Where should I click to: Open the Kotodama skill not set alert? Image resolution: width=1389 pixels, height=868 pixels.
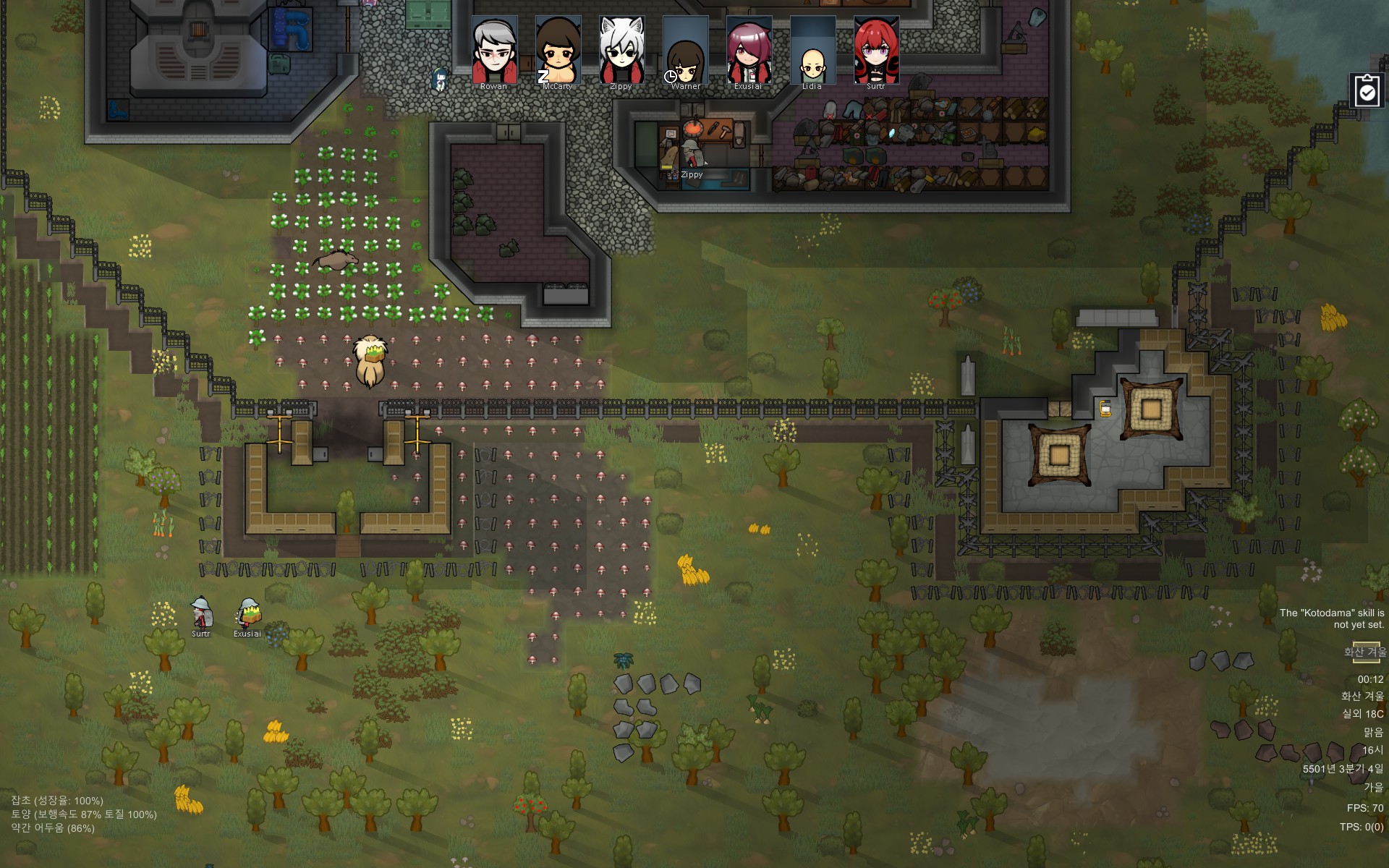click(x=1331, y=618)
